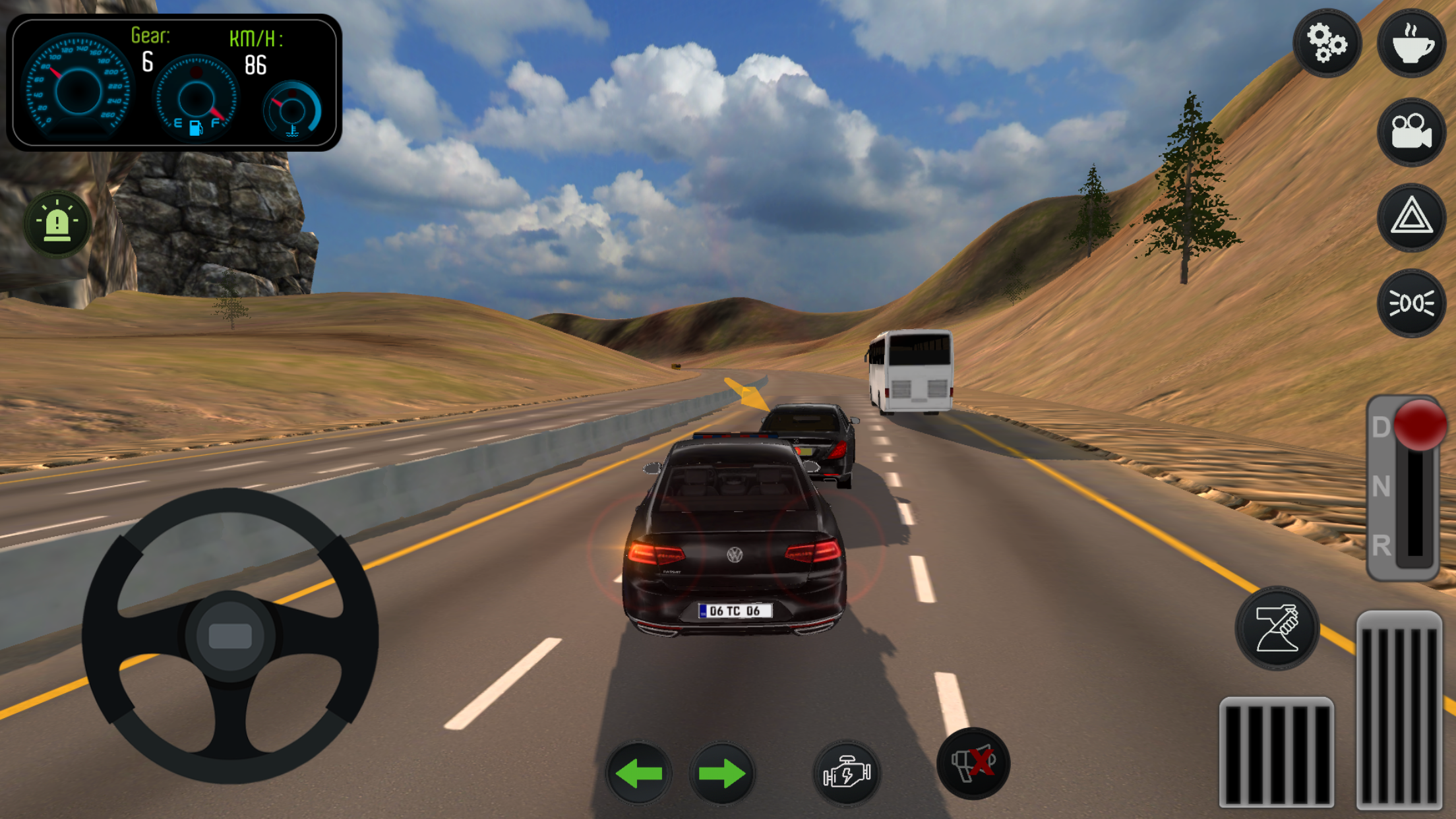Switch camera view with the camera icon
Image resolution: width=1456 pixels, height=819 pixels.
(x=1411, y=131)
